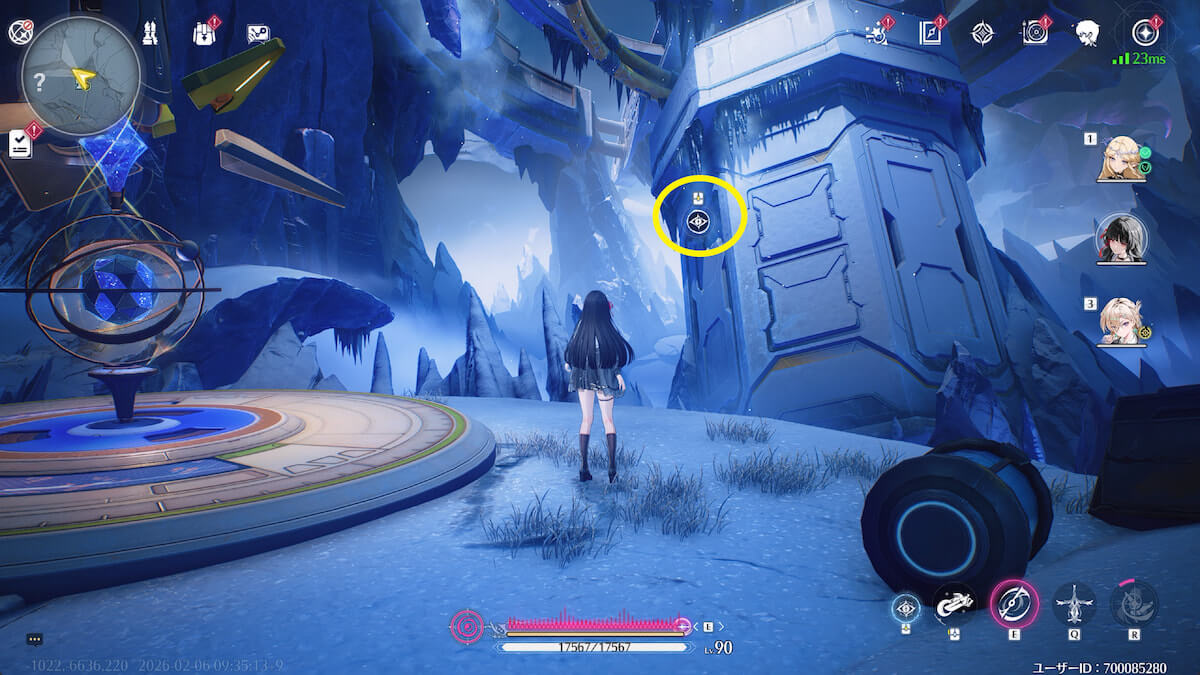Open the backpack inventory icon

point(204,33)
